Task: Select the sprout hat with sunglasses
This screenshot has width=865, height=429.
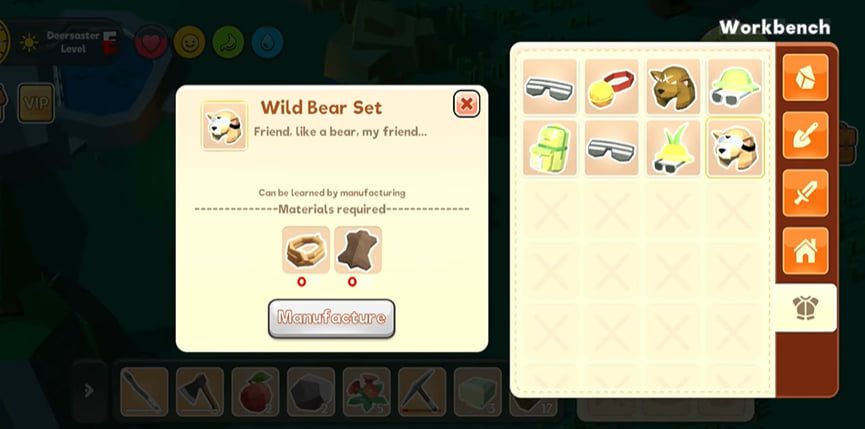Action: click(672, 148)
